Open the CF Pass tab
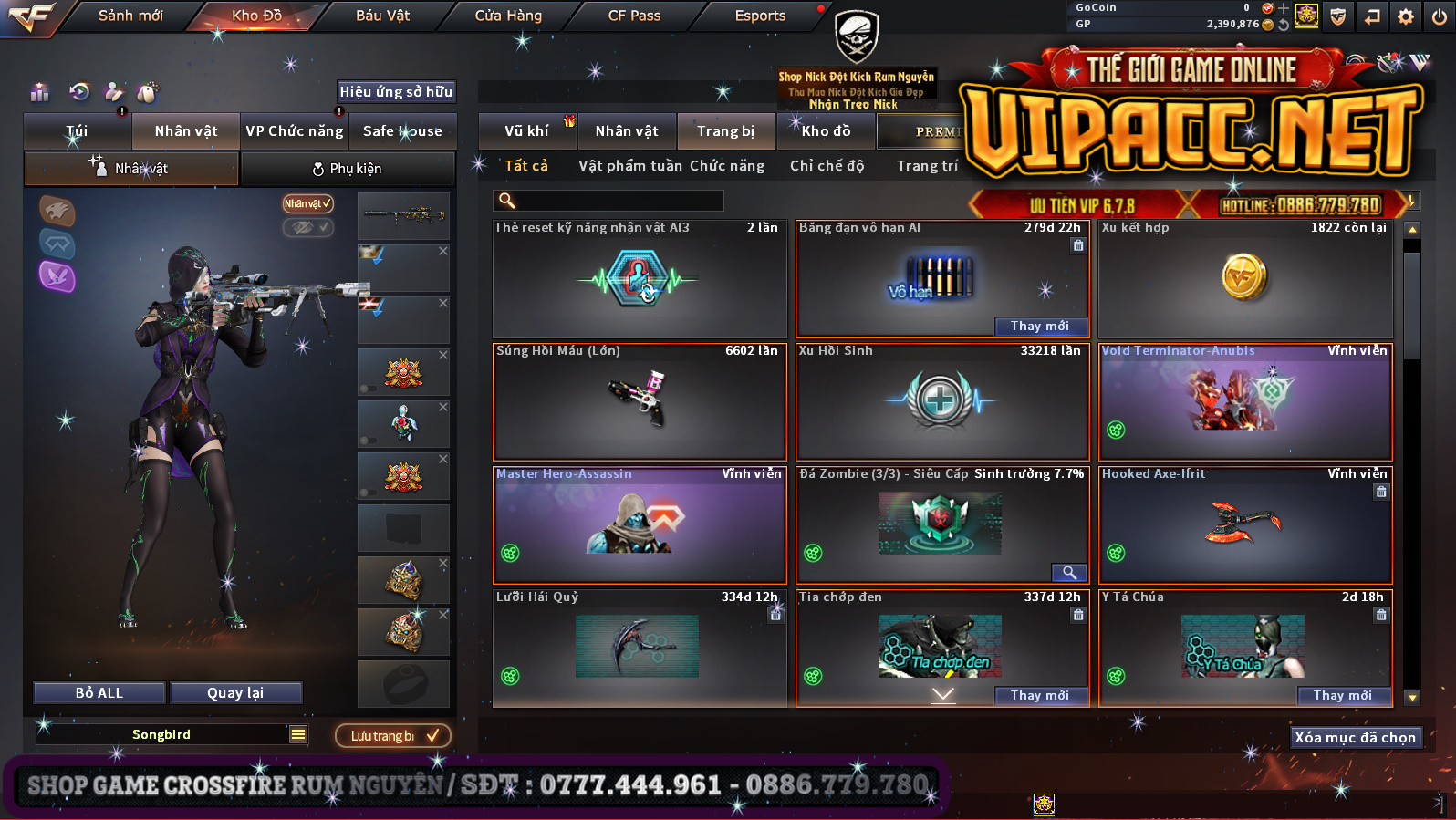 click(634, 16)
